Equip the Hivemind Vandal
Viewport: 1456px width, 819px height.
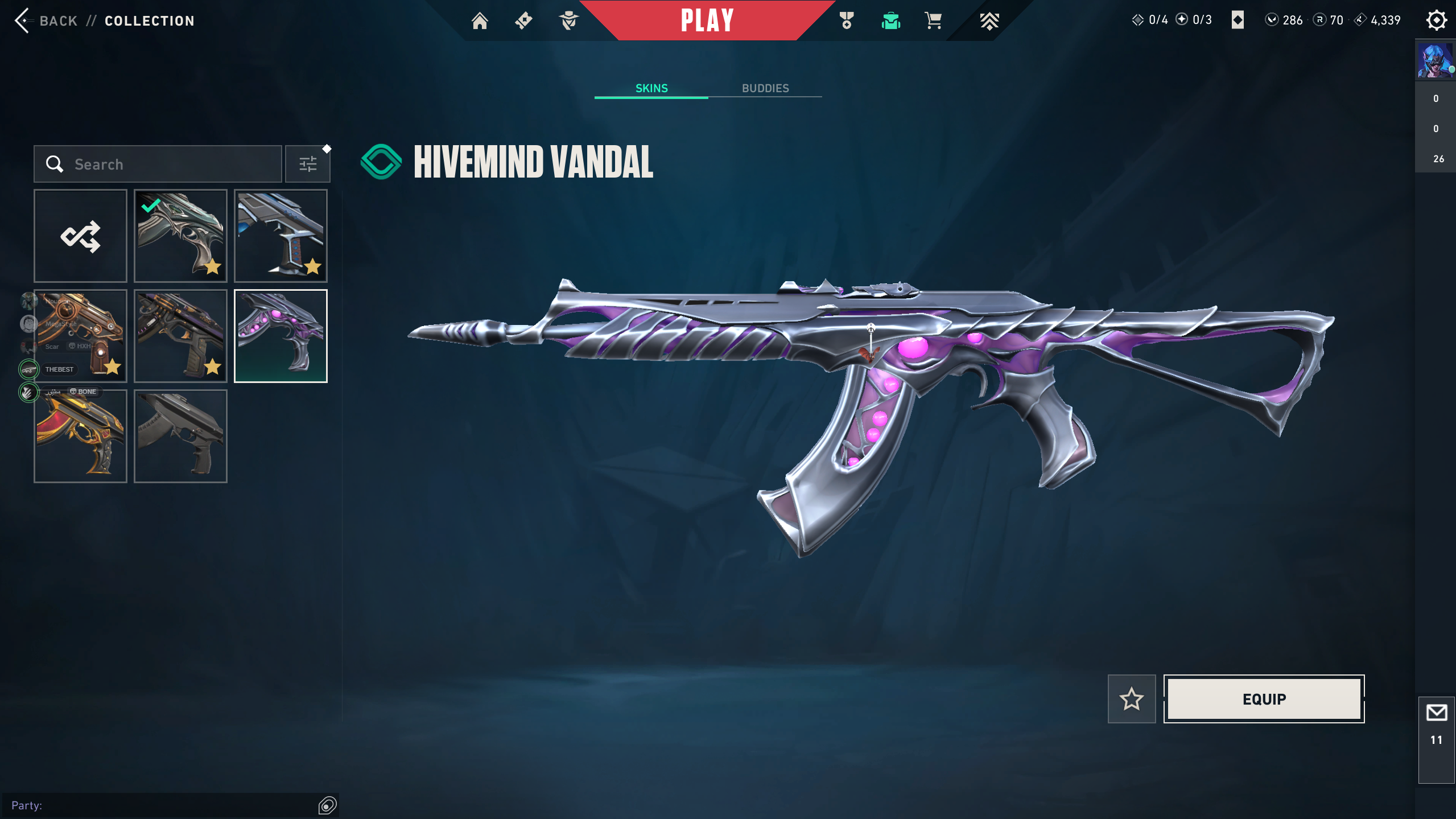click(x=1264, y=699)
